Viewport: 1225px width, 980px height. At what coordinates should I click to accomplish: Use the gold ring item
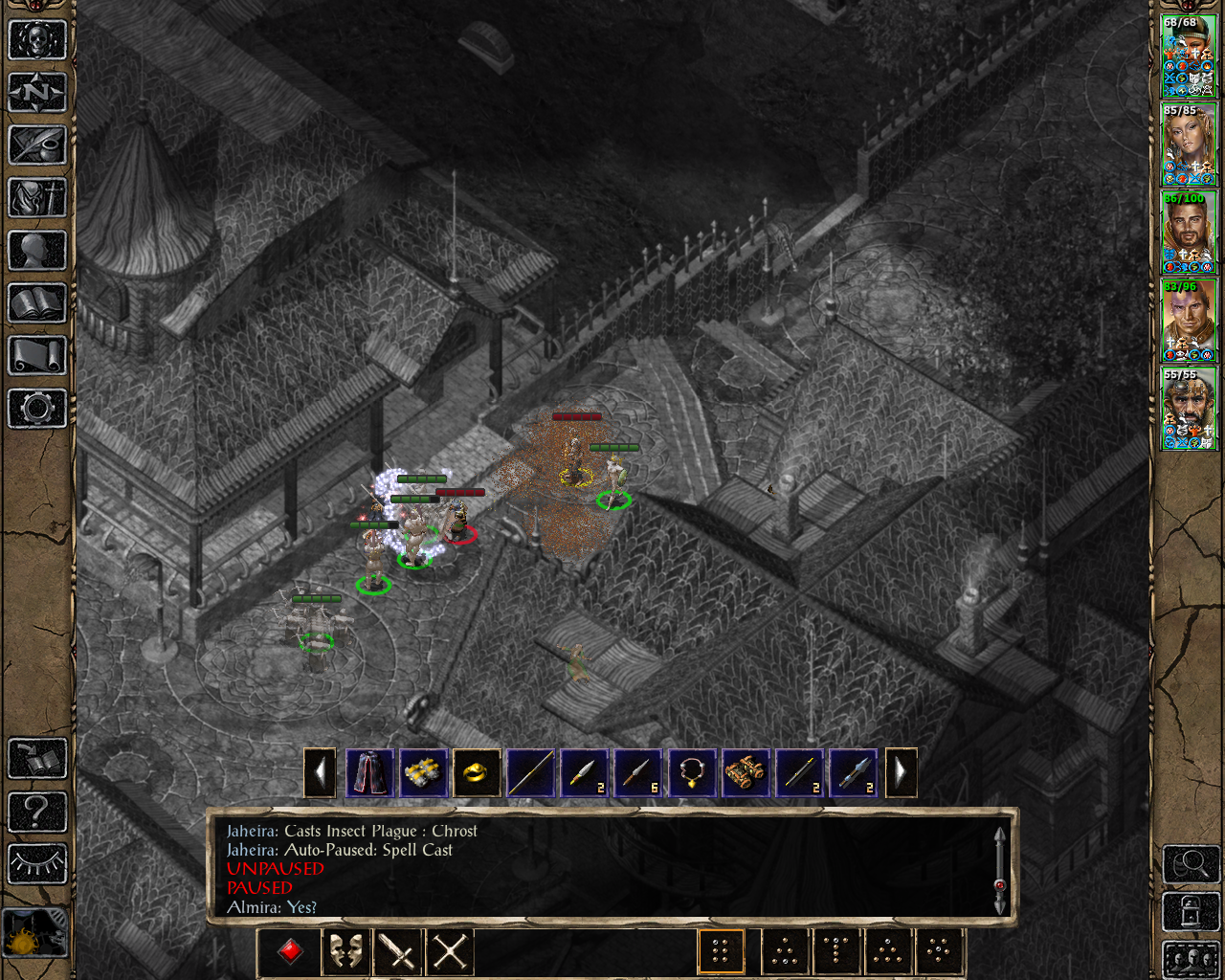[477, 772]
